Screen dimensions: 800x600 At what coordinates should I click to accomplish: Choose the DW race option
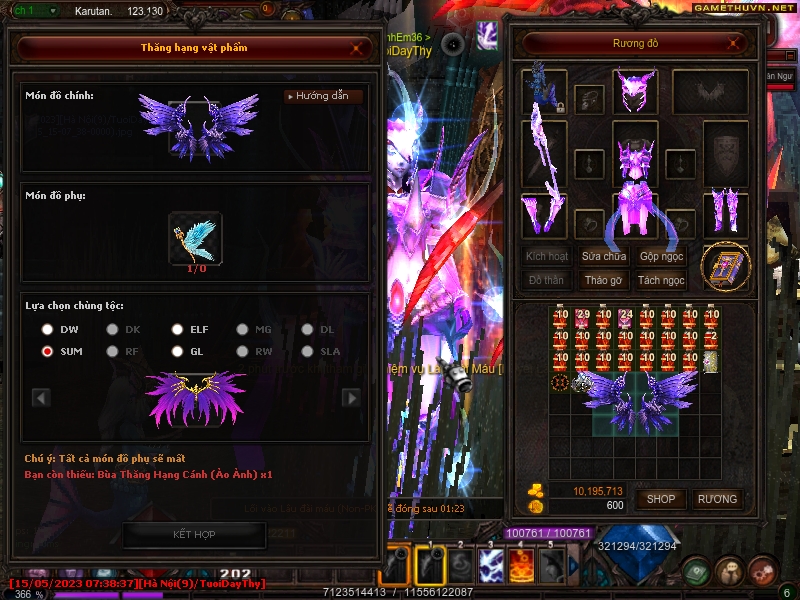(47, 329)
